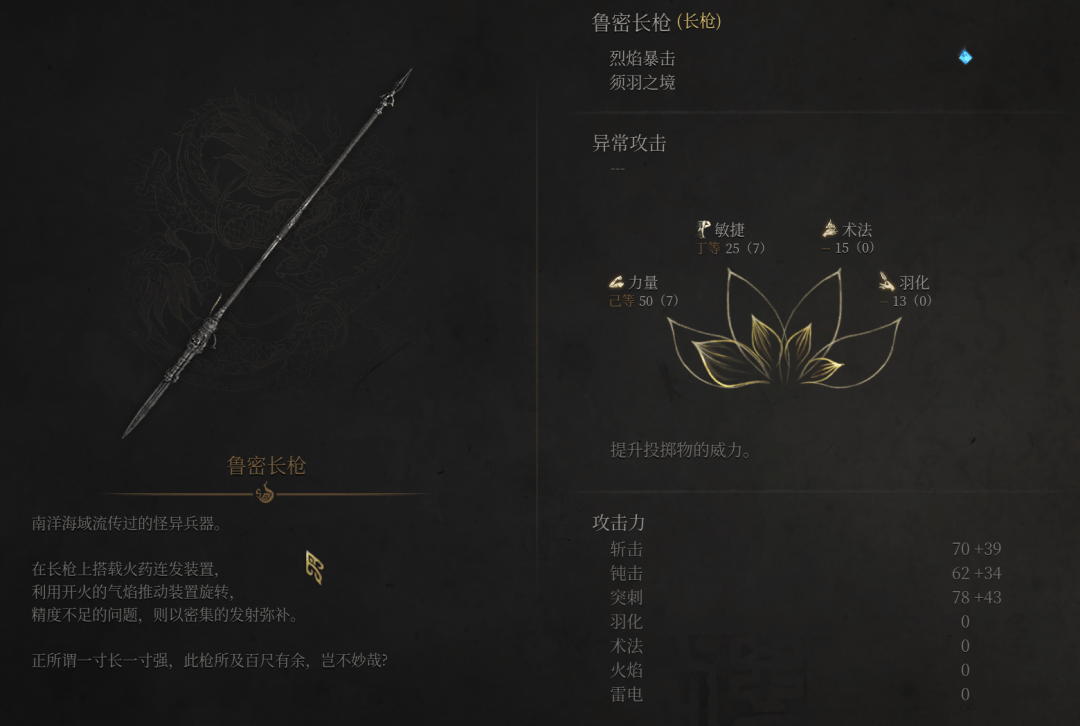
Task: Select the 须羽之境 weapon skill entry
Action: [642, 82]
